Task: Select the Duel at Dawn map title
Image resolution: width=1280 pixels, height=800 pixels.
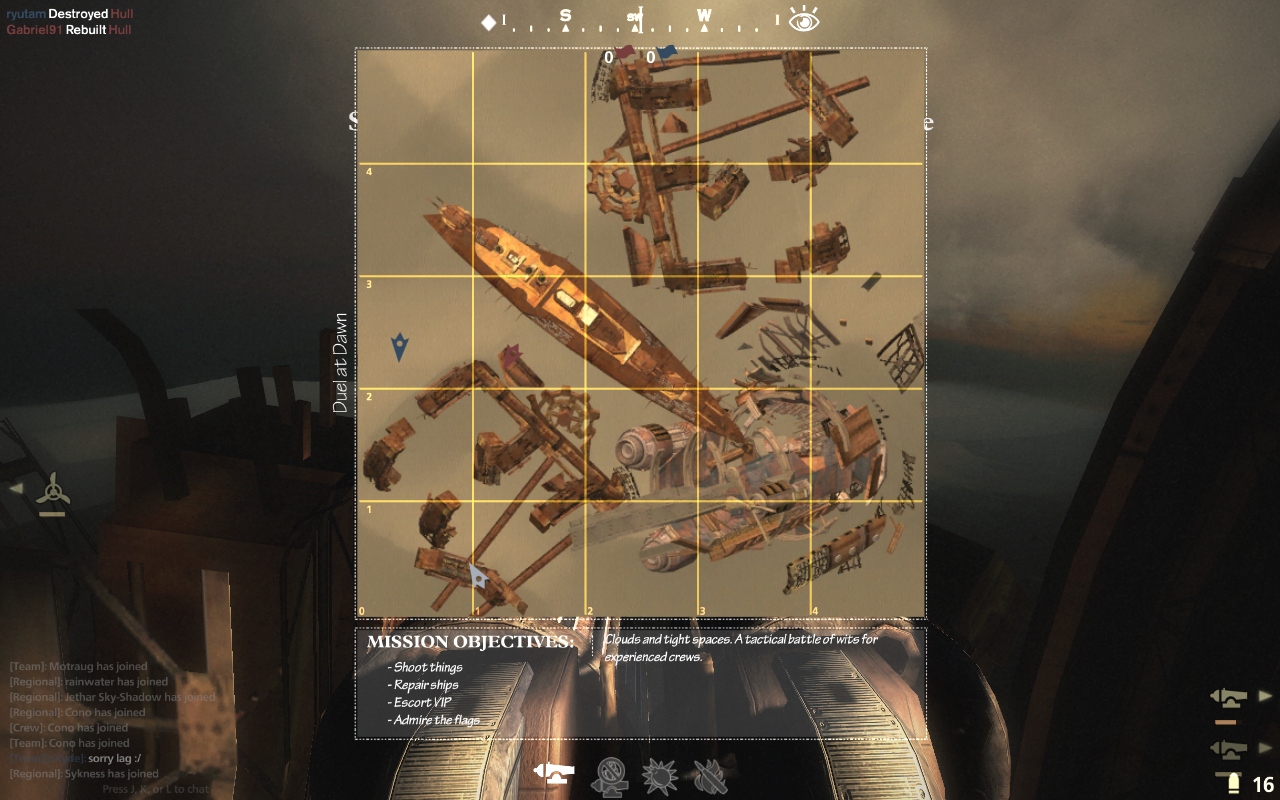Action: 343,358
